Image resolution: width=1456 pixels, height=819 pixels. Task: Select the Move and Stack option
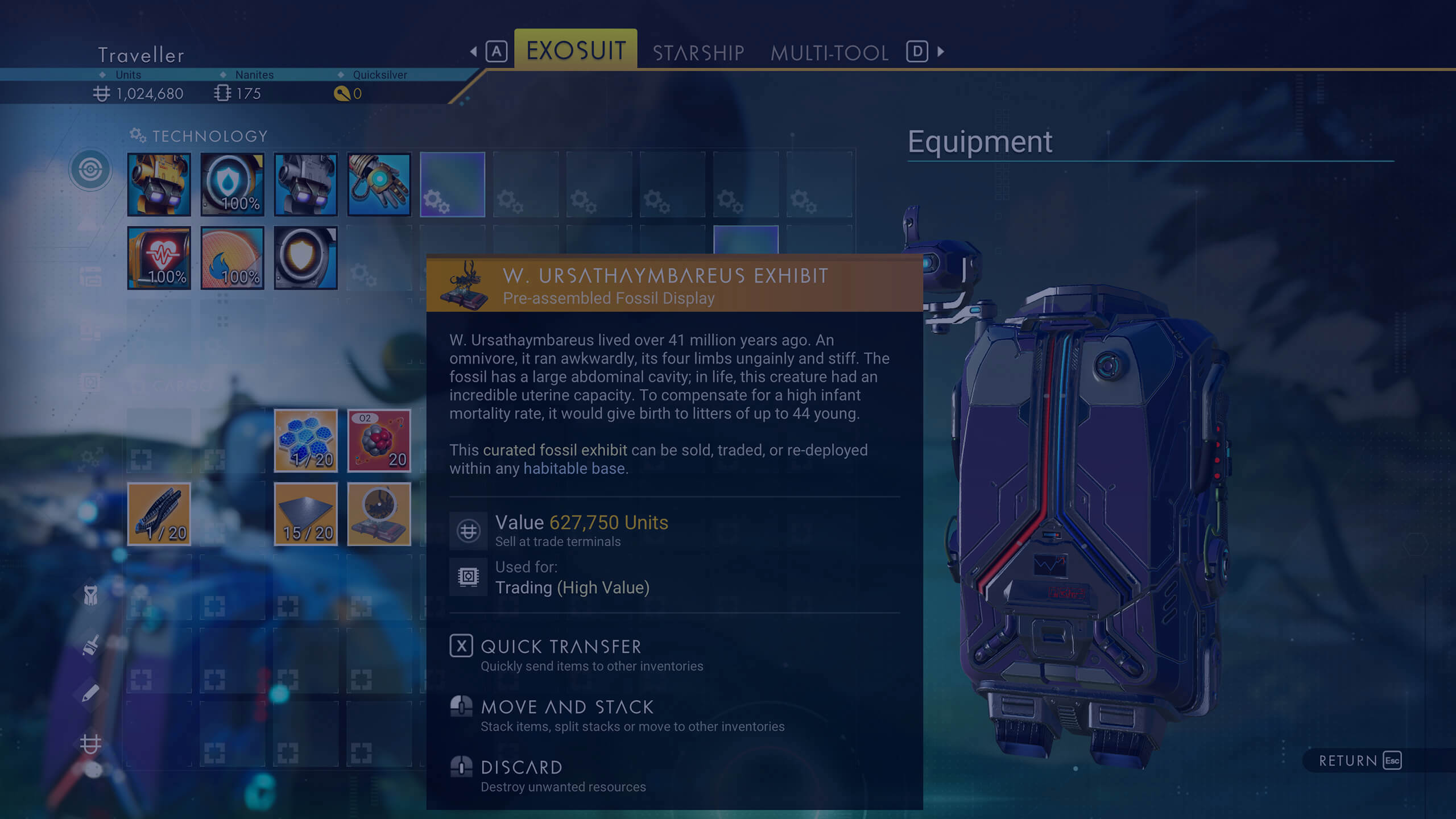click(x=567, y=707)
